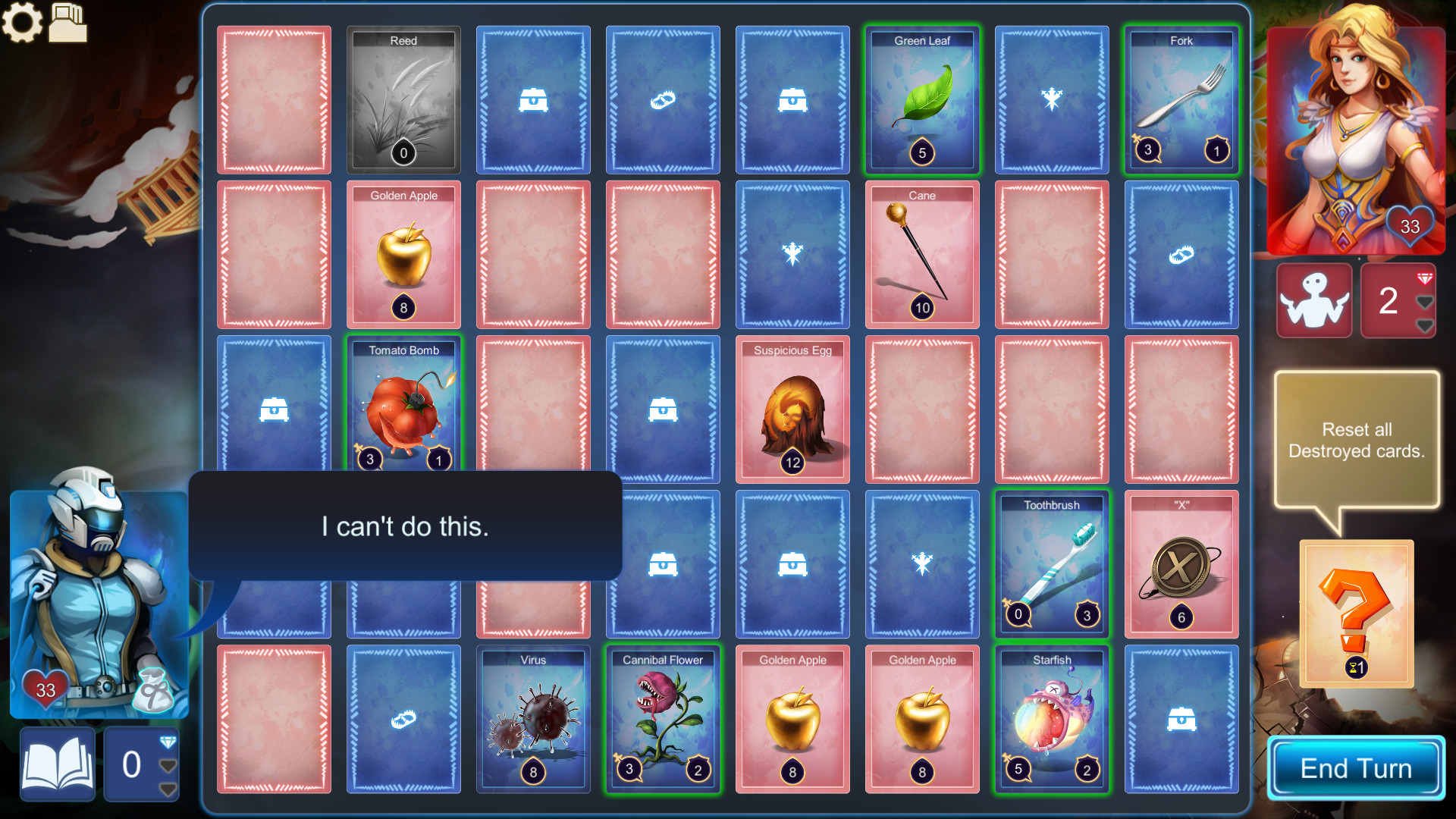Image resolution: width=1456 pixels, height=819 pixels.
Task: Flip the blue card with the footprint icon
Action: [663, 99]
